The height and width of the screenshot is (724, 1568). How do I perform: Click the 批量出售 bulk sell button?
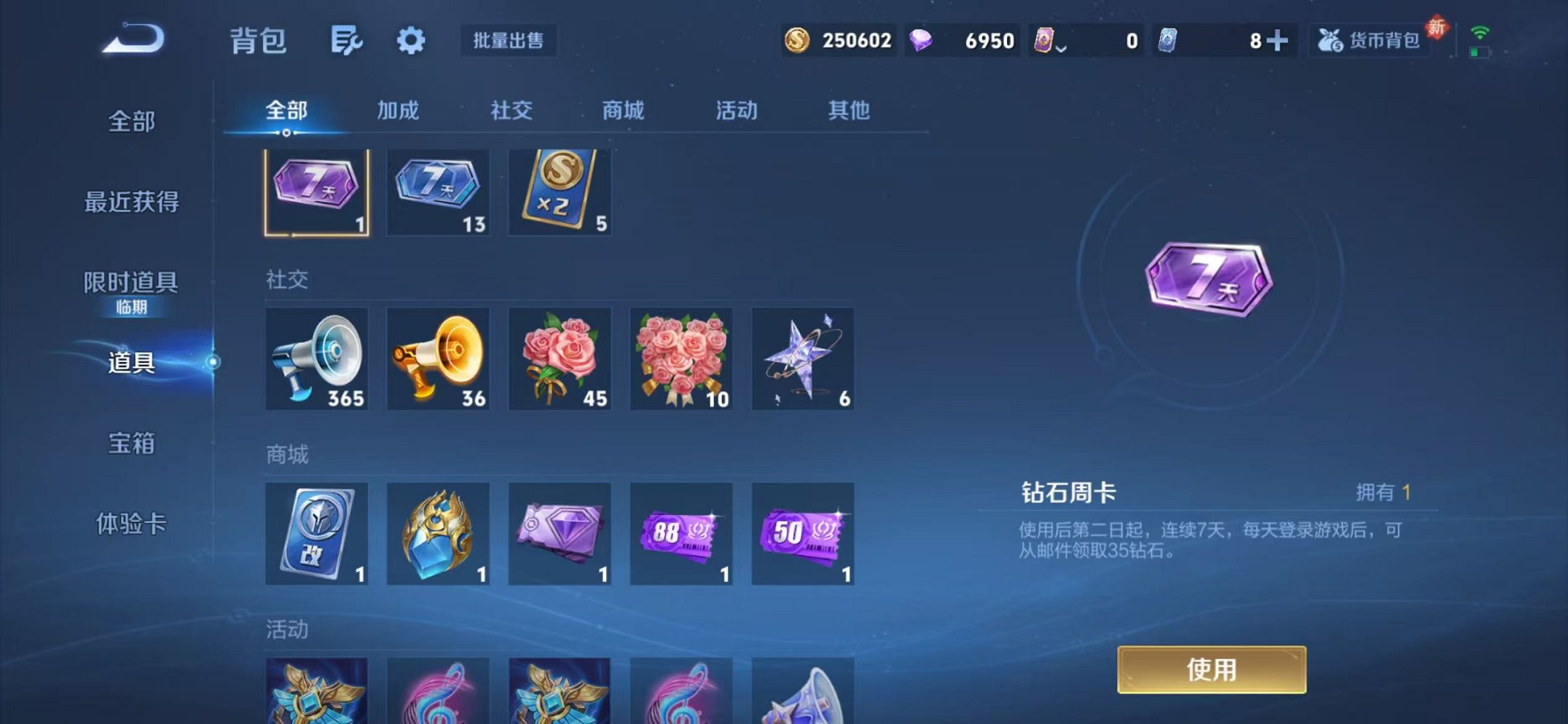tap(509, 42)
